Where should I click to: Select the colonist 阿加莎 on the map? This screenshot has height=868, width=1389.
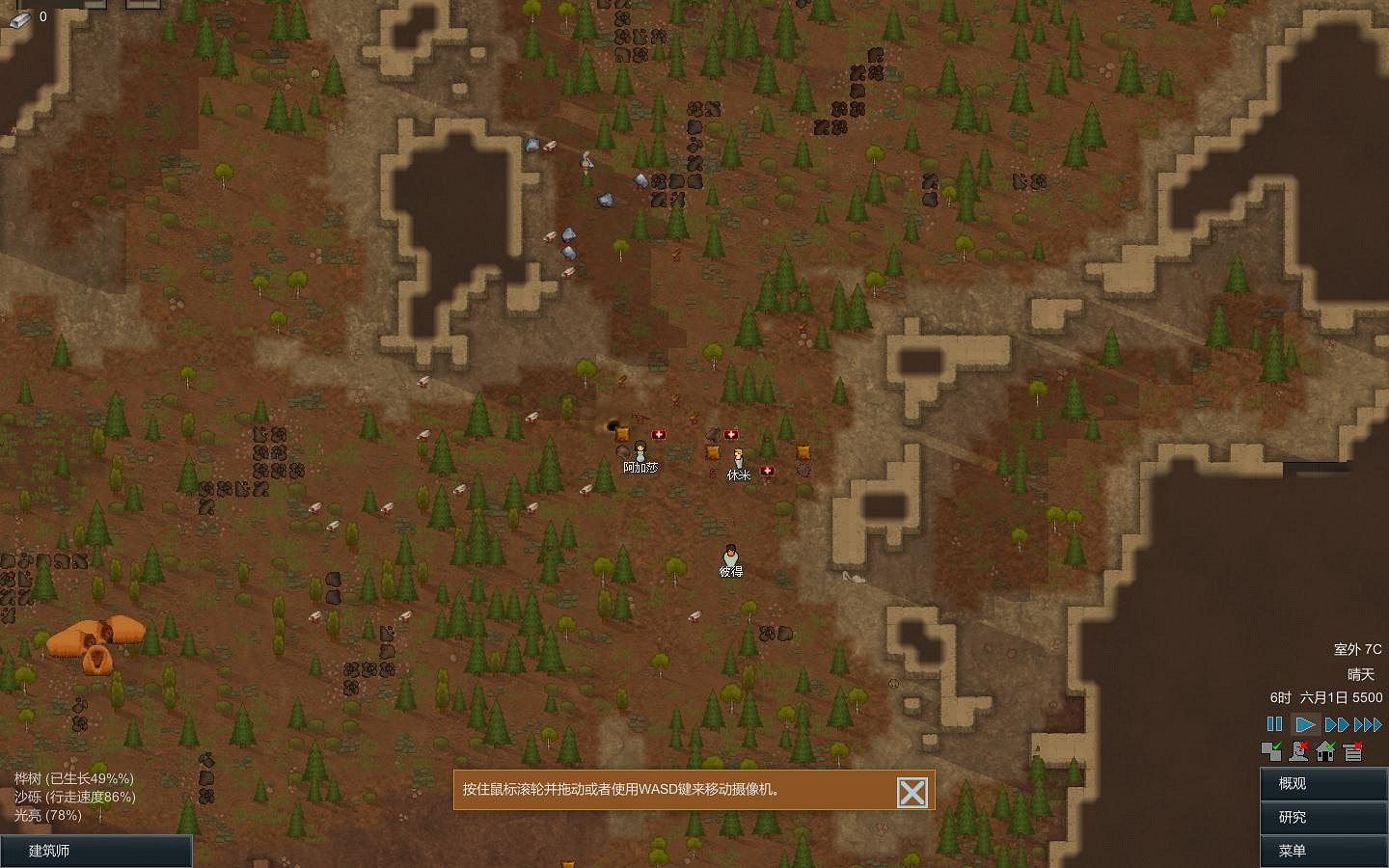641,450
